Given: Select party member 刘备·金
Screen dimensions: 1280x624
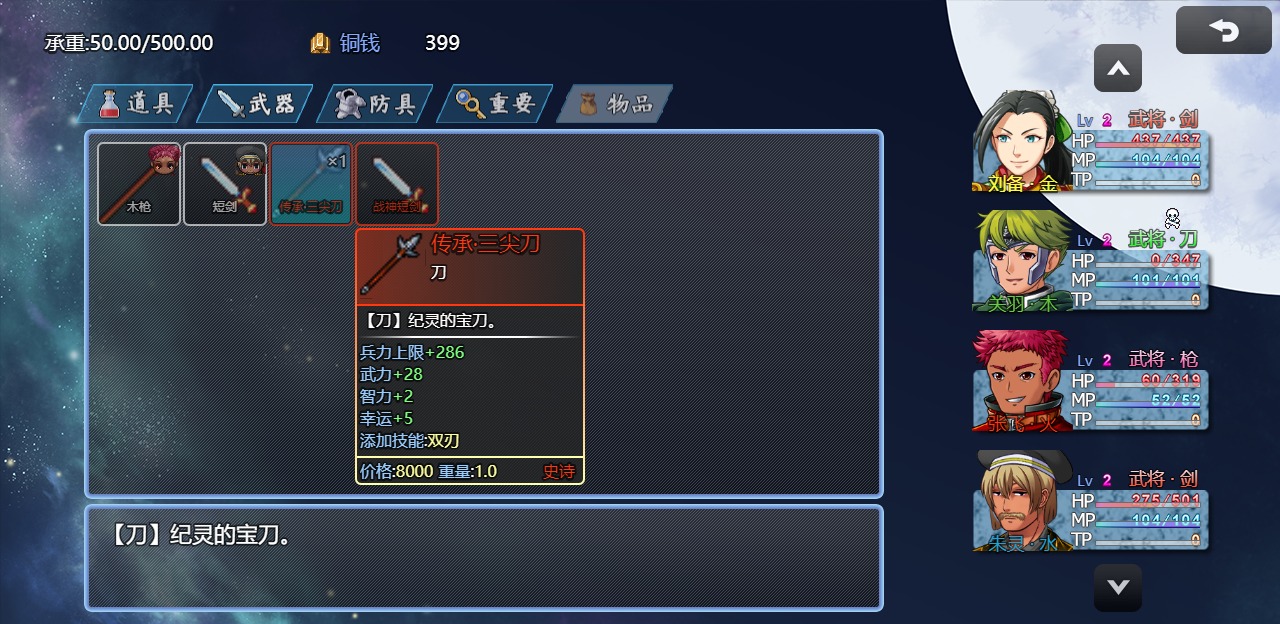Looking at the screenshot, I should pos(1090,142).
